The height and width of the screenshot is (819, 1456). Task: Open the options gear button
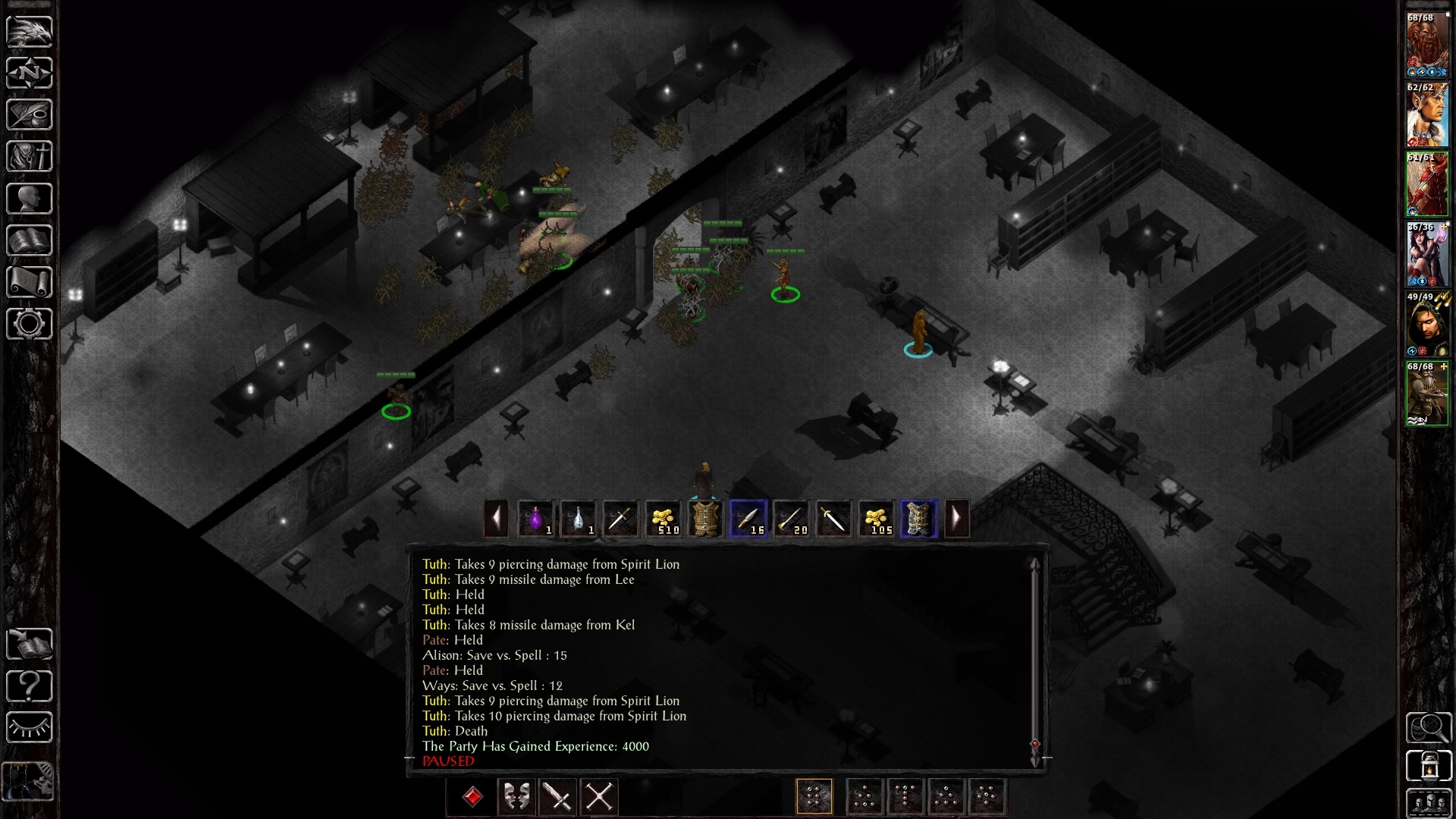pyautogui.click(x=30, y=325)
